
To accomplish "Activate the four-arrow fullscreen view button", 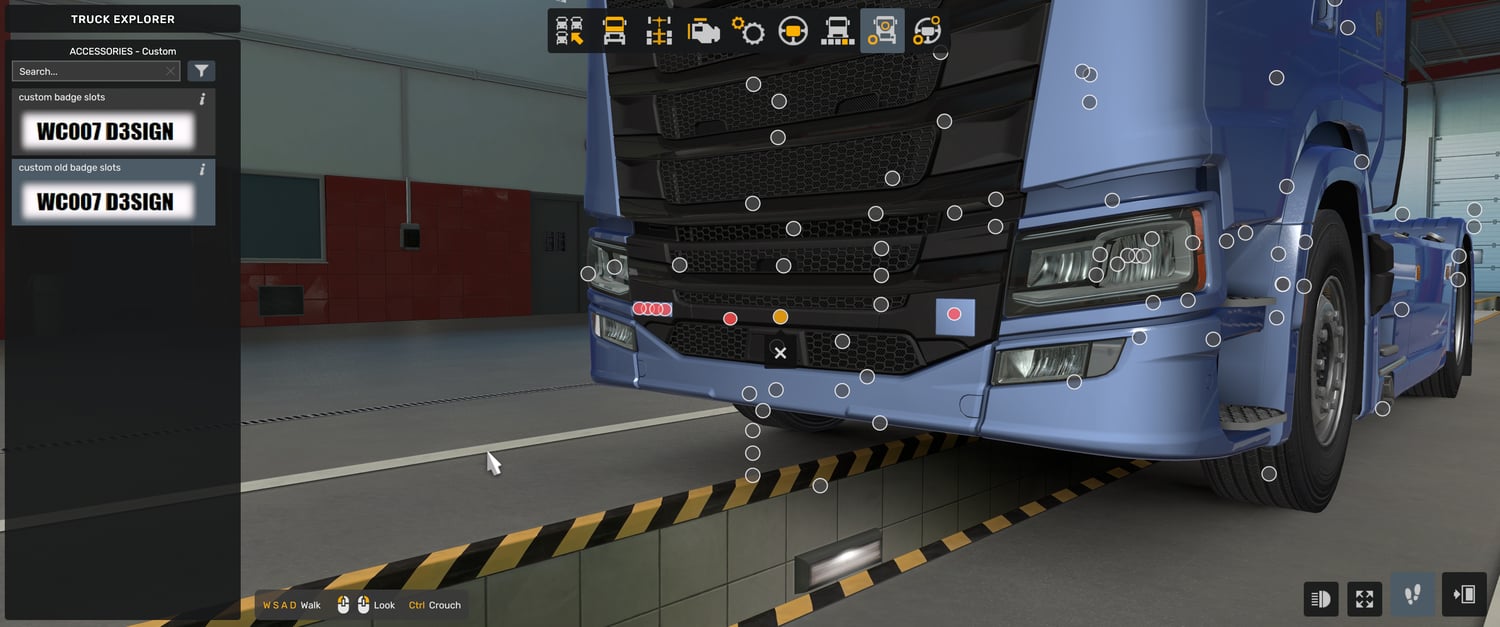I will 1365,598.
